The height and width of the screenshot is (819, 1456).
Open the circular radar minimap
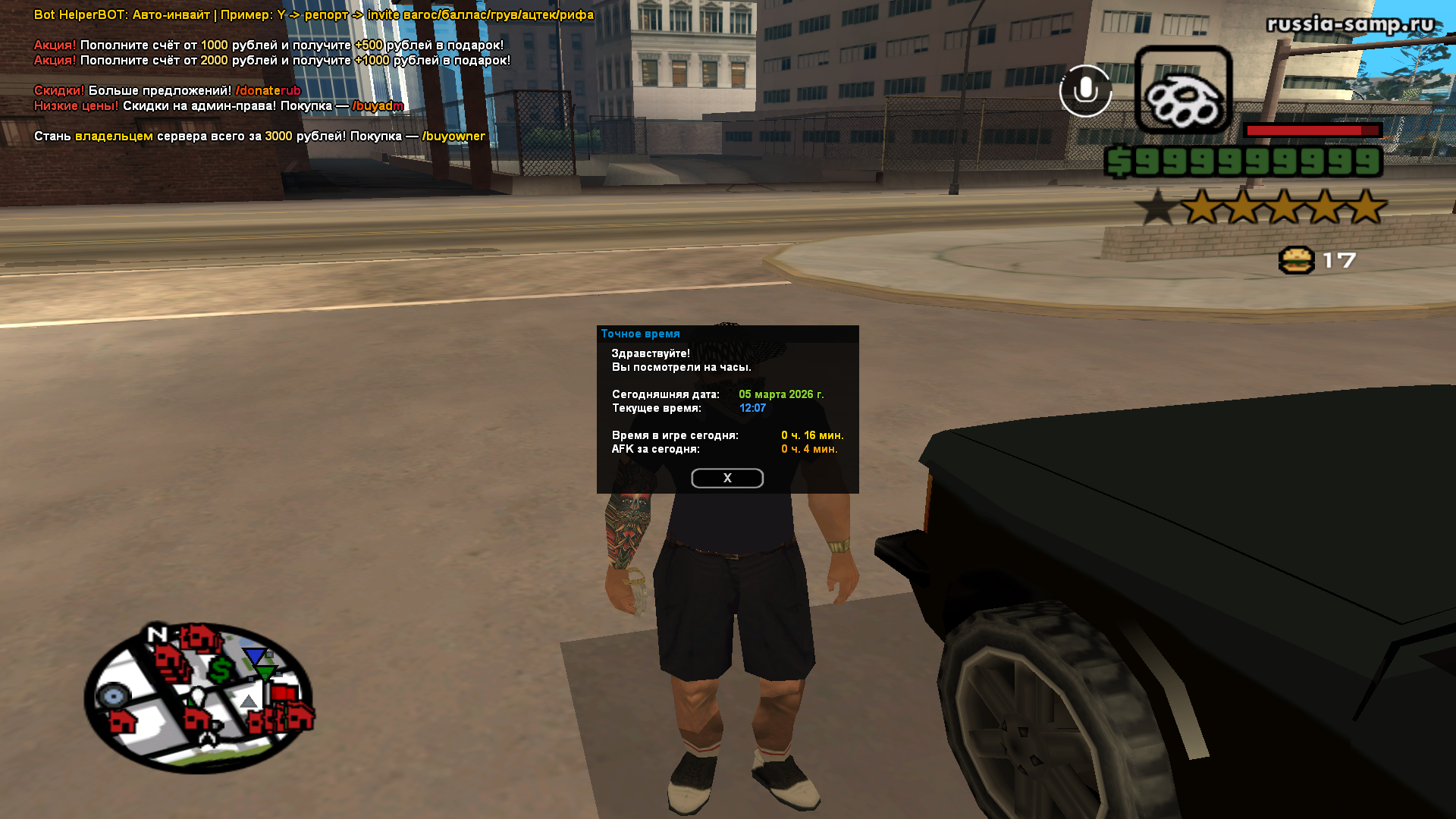(x=199, y=697)
